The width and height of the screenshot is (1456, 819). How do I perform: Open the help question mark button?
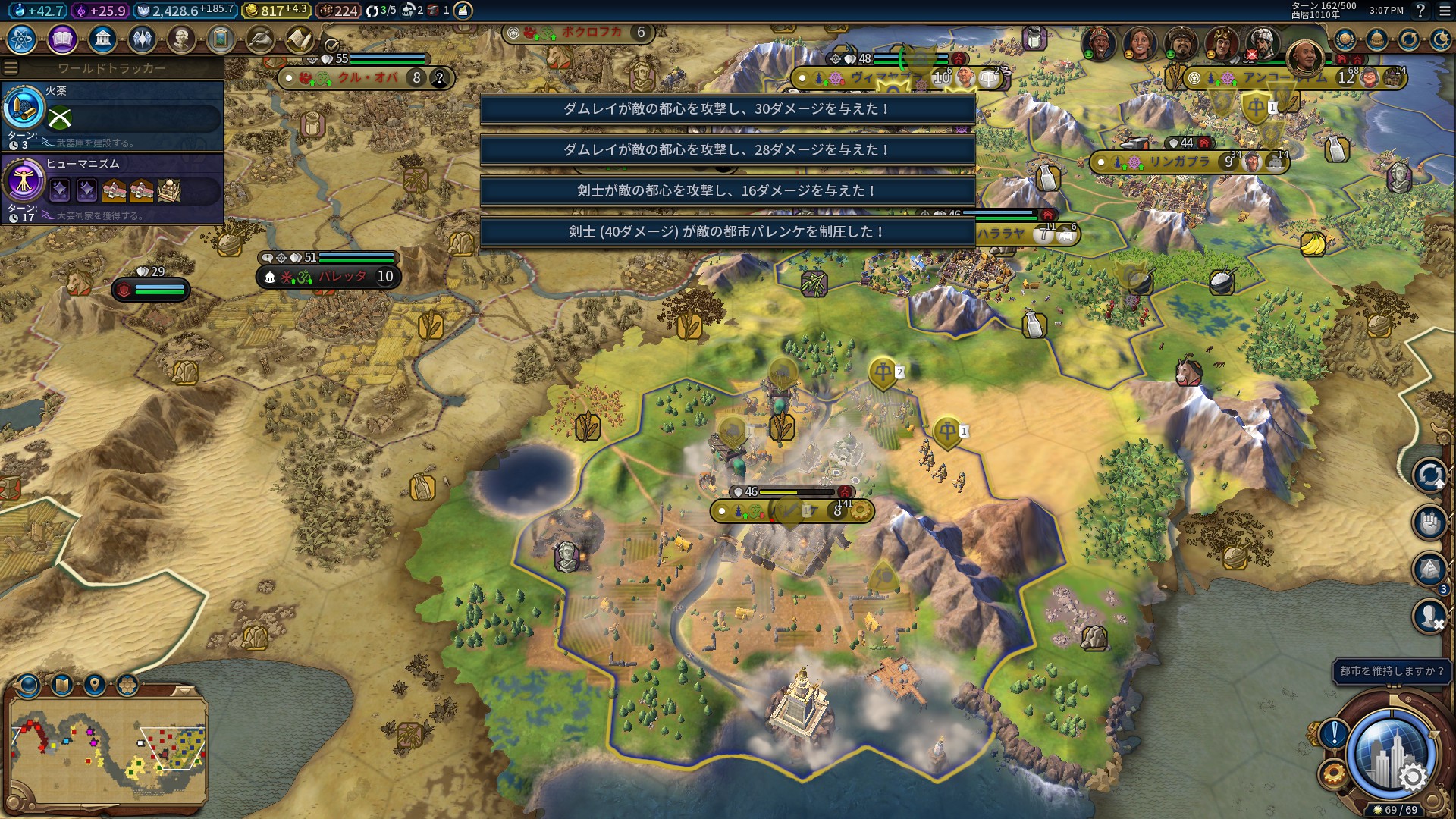pos(1420,11)
